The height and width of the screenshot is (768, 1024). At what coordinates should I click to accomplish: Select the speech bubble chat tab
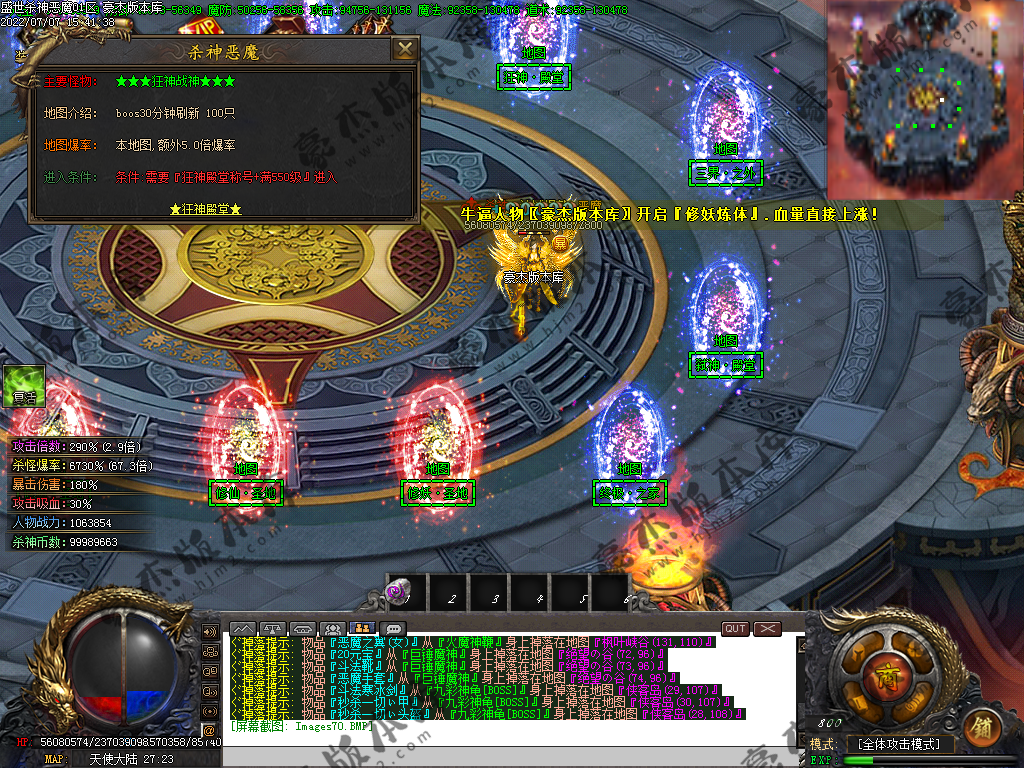pyautogui.click(x=393, y=628)
